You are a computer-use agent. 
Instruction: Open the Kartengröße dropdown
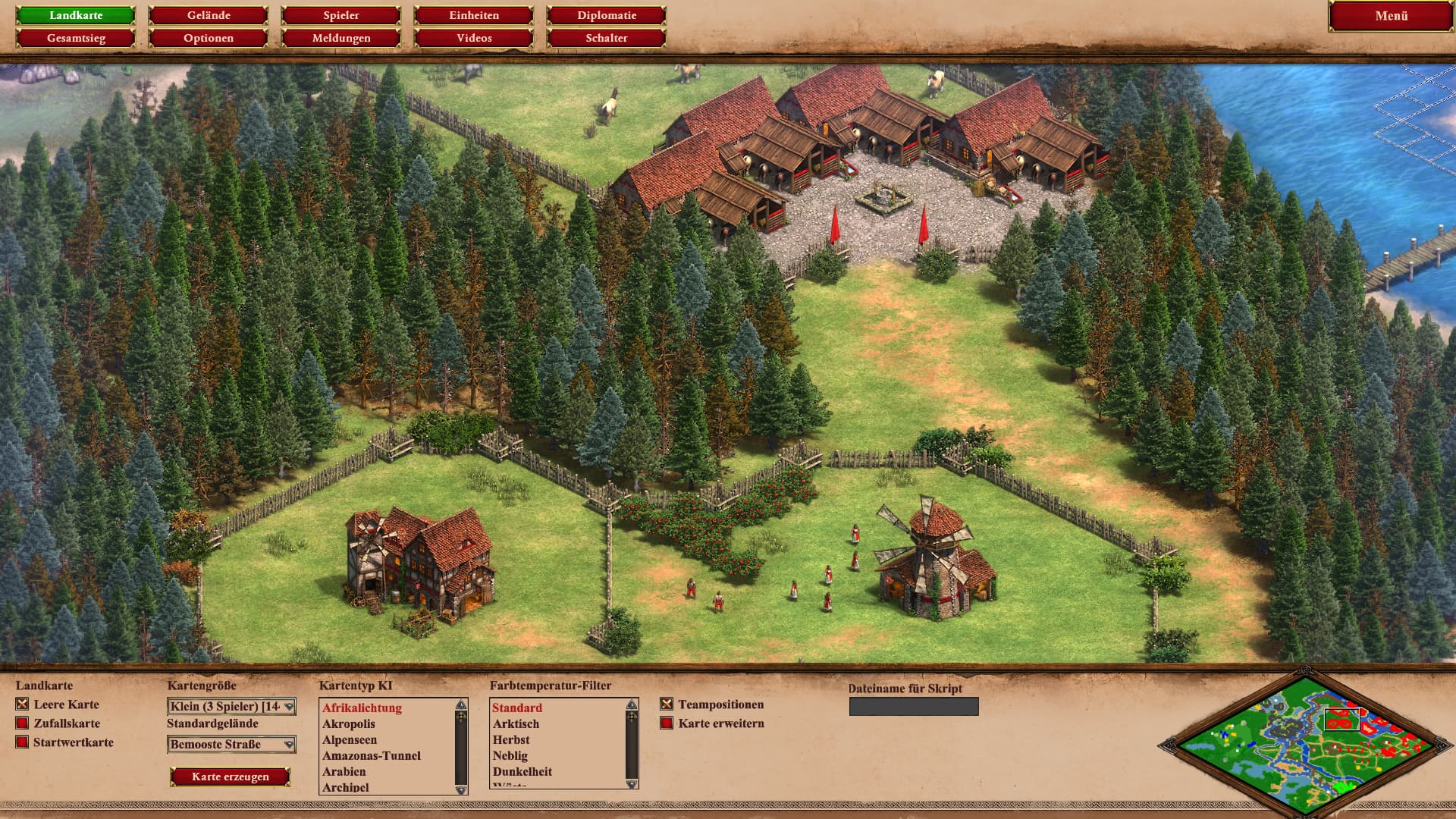[x=231, y=707]
